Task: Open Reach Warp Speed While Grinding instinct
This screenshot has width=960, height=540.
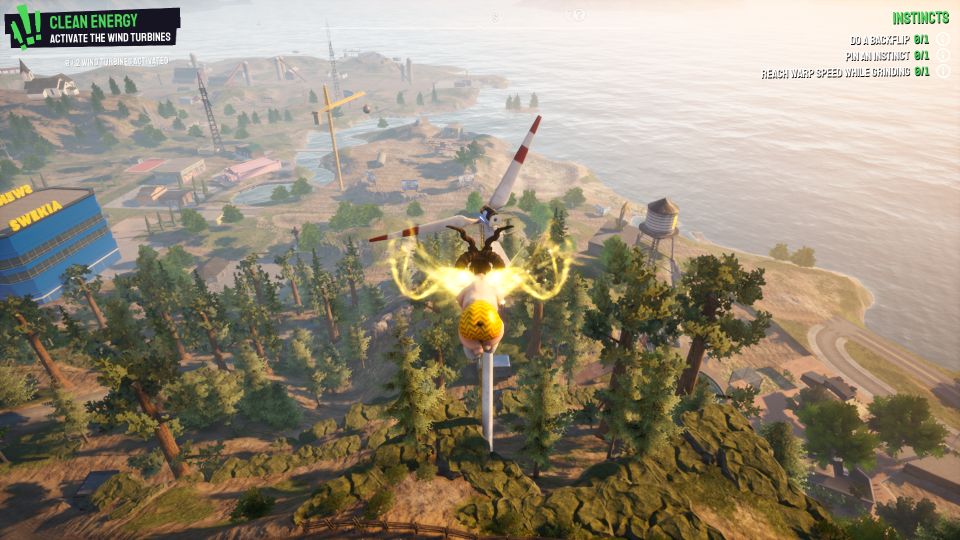Action: [845, 72]
